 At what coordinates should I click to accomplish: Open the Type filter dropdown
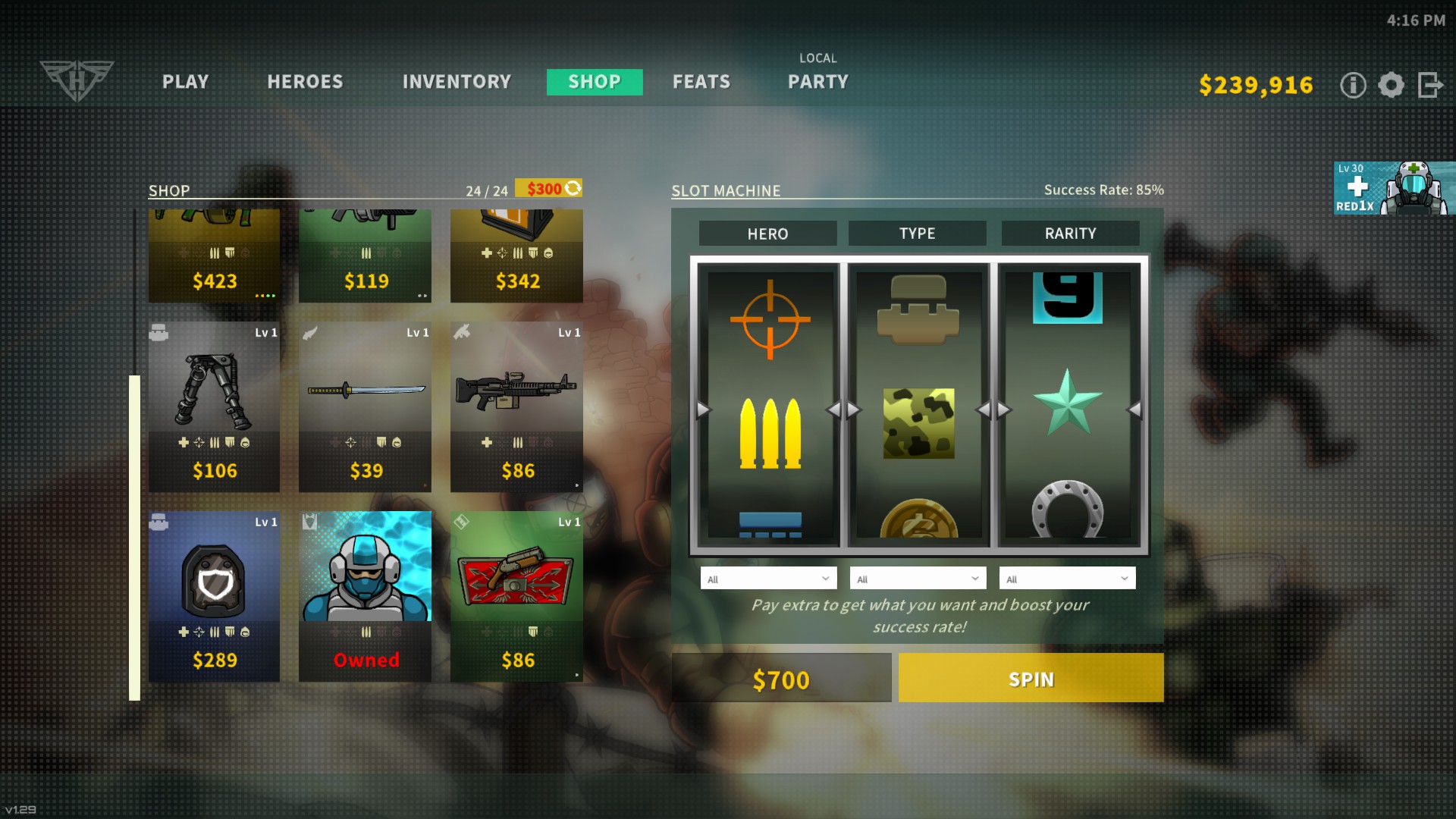pyautogui.click(x=918, y=579)
